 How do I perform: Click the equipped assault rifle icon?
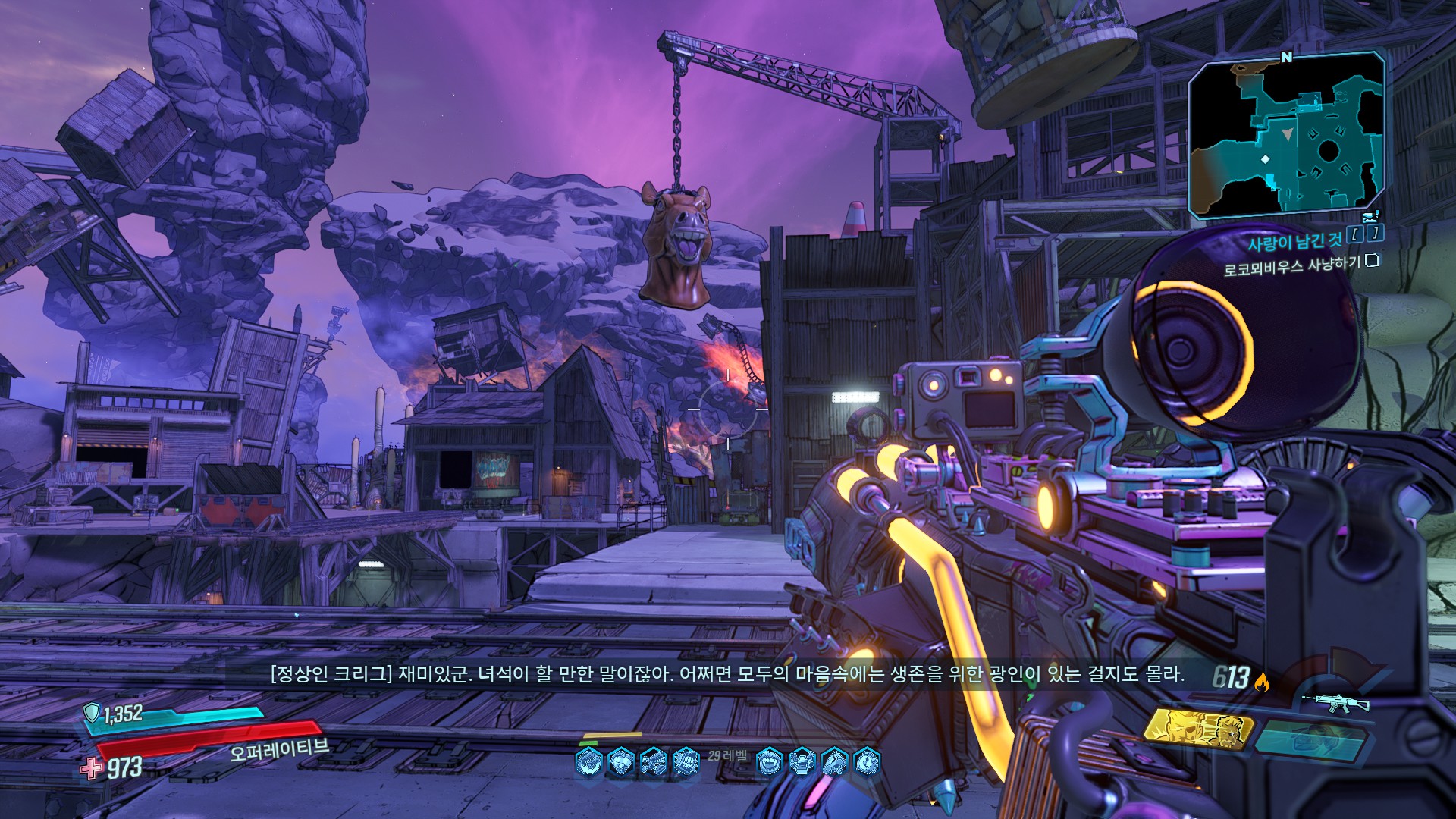pos(1335,703)
